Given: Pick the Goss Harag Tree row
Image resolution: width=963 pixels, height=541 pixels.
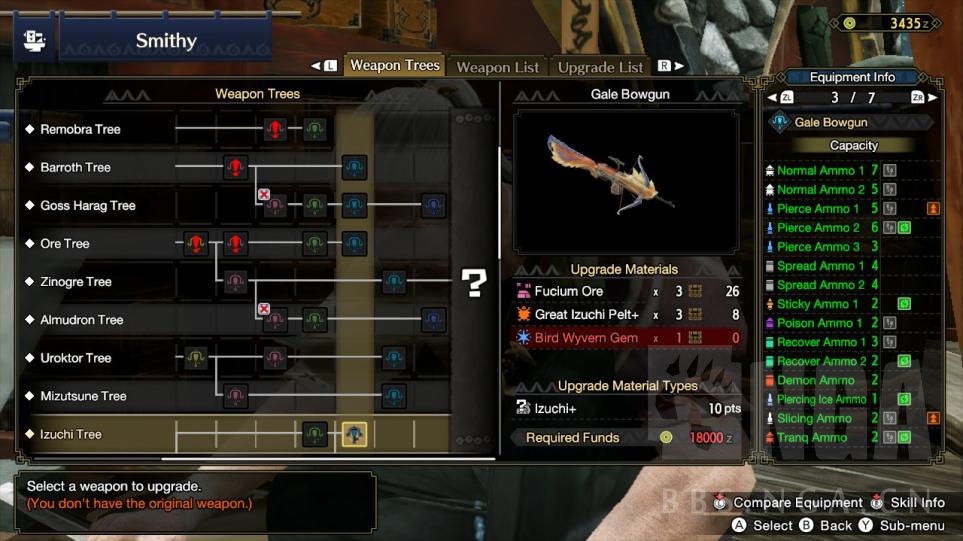Looking at the screenshot, I should [87, 205].
